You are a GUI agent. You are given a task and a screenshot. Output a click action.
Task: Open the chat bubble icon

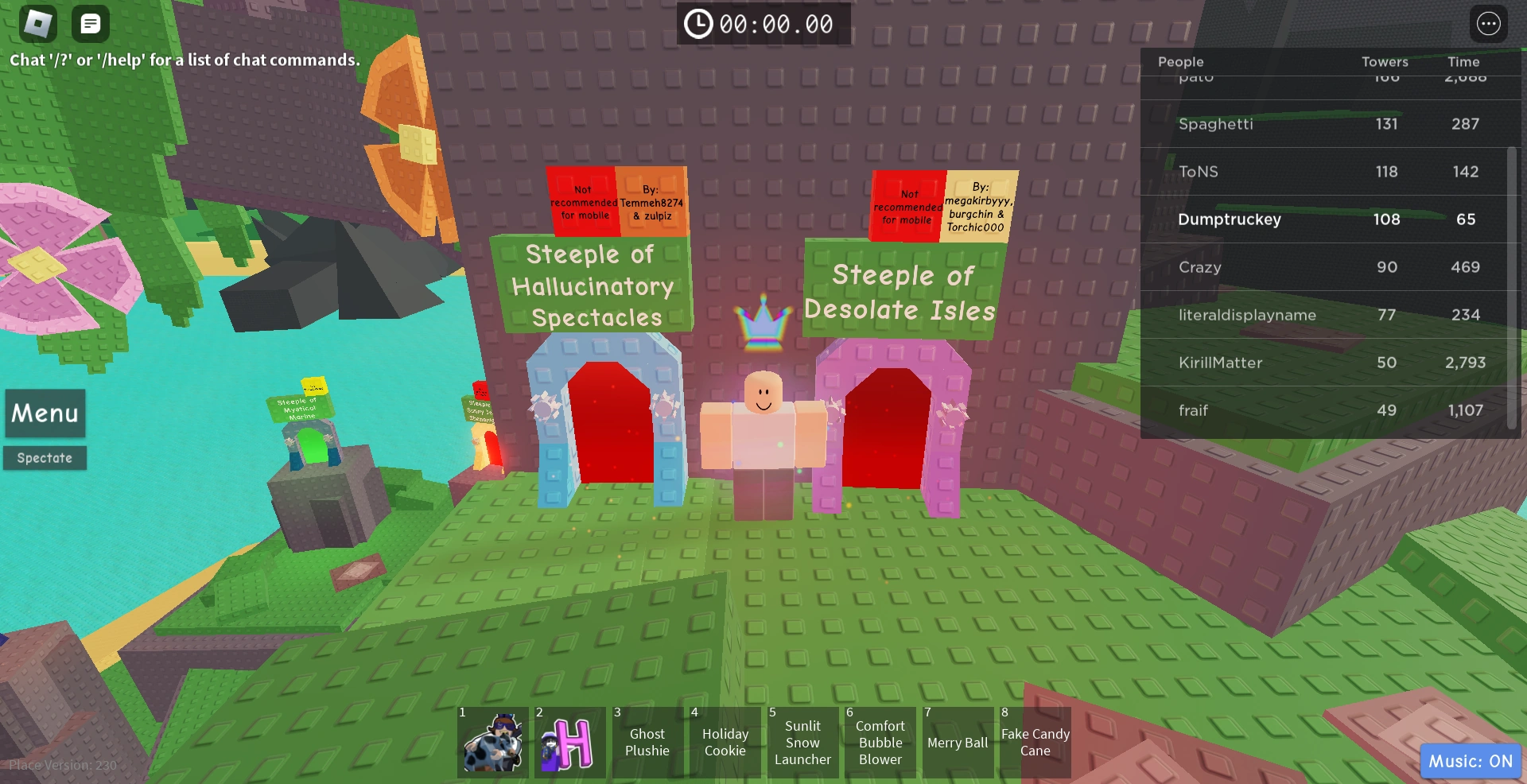pos(90,23)
